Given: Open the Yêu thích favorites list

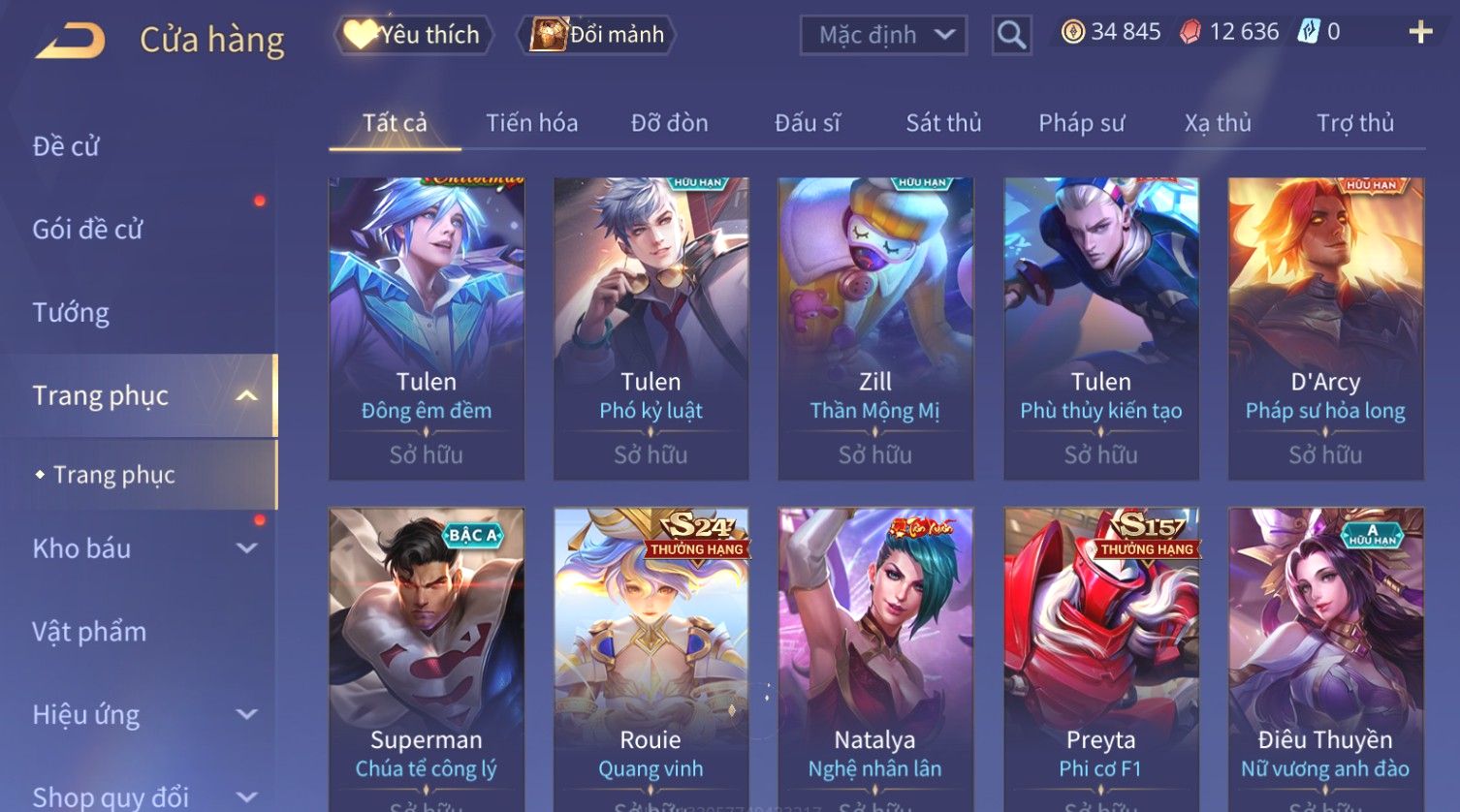Looking at the screenshot, I should coord(414,35).
